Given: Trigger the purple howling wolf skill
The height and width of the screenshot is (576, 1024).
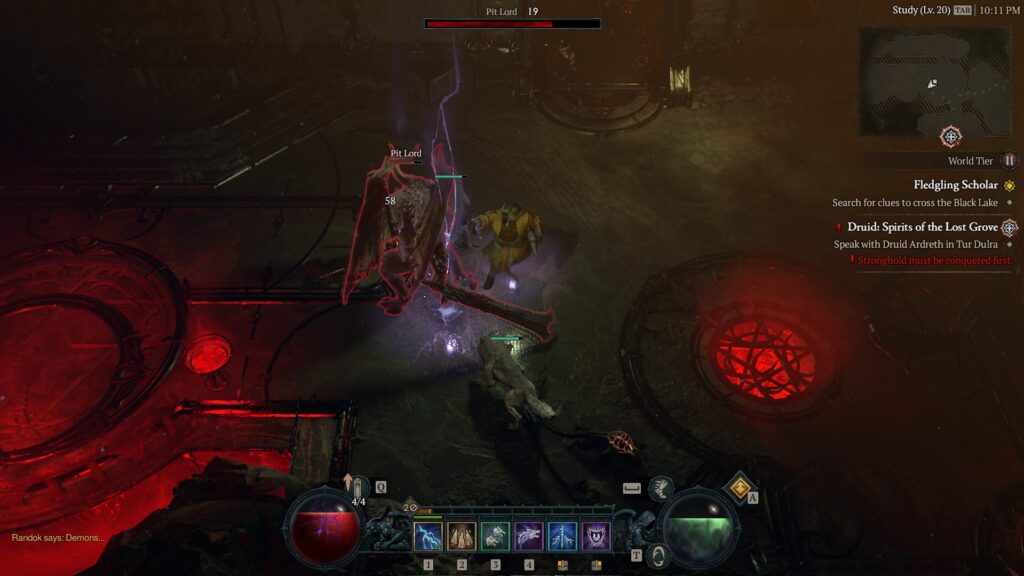Looking at the screenshot, I should 529,537.
